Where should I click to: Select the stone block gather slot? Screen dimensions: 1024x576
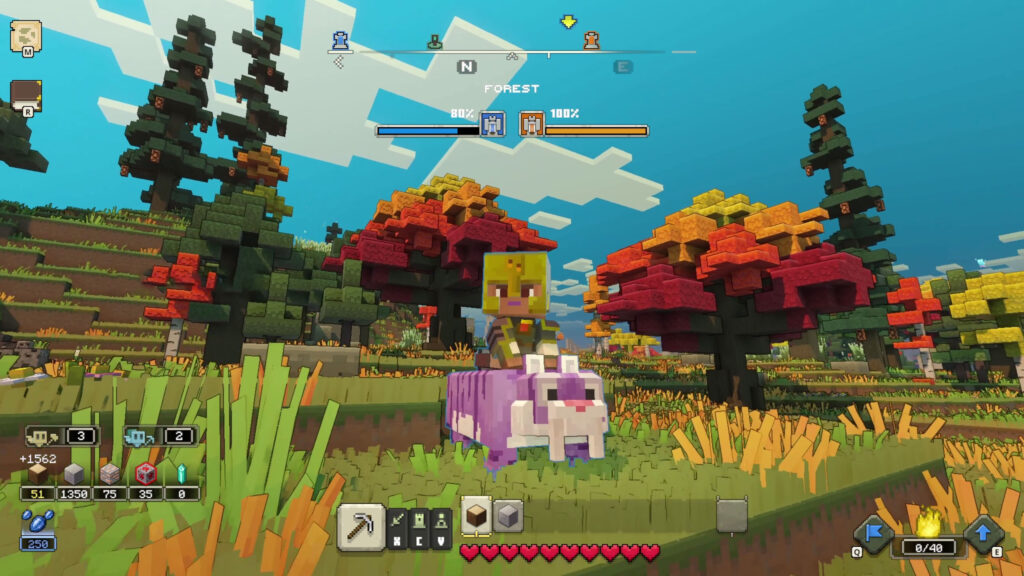[507, 516]
